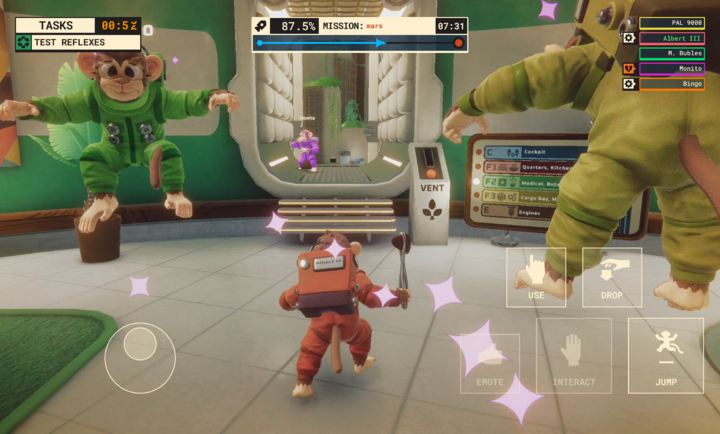Select PAL 9000 in the player list
Viewport: 720px width, 434px height.
[671, 22]
